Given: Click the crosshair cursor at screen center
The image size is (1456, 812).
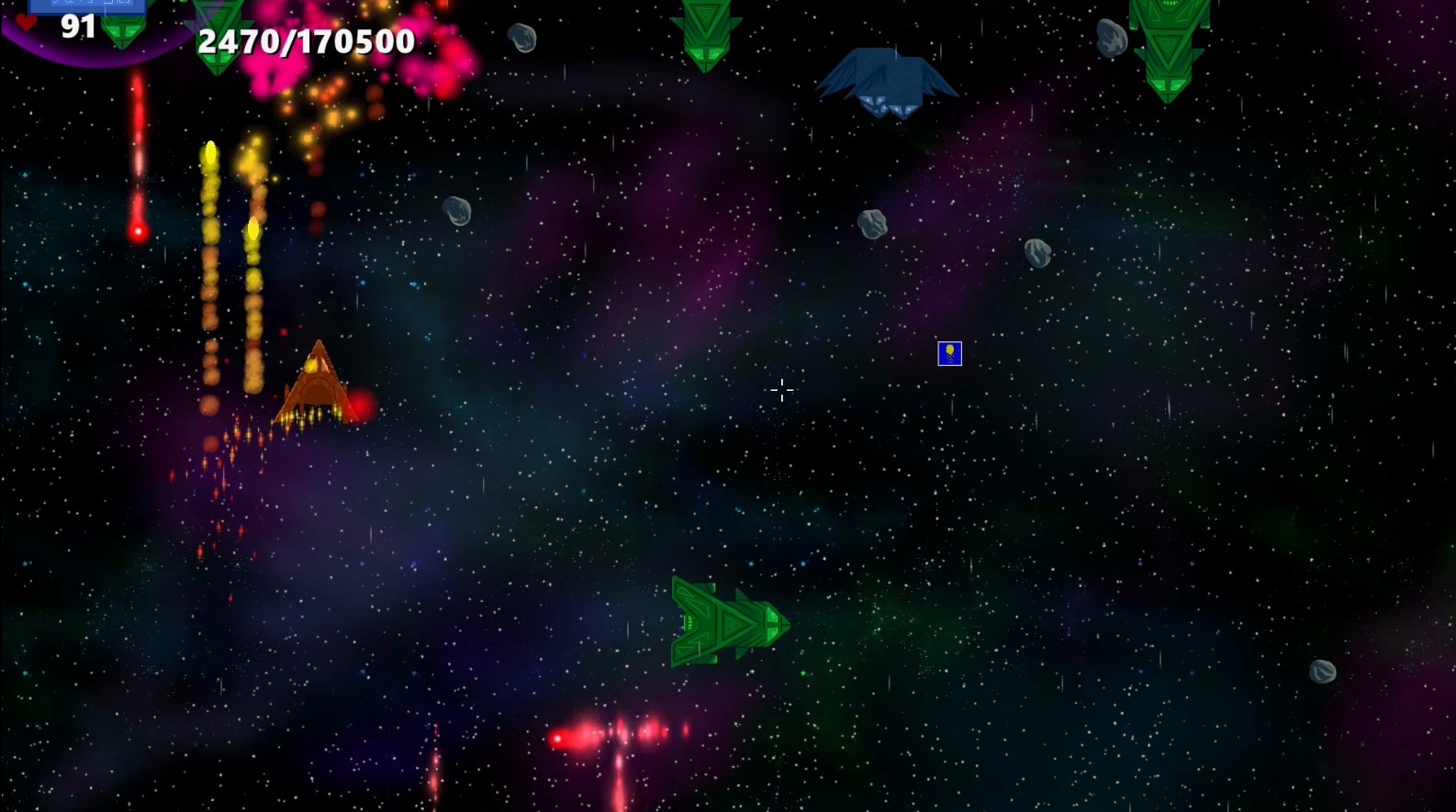Looking at the screenshot, I should [x=782, y=390].
